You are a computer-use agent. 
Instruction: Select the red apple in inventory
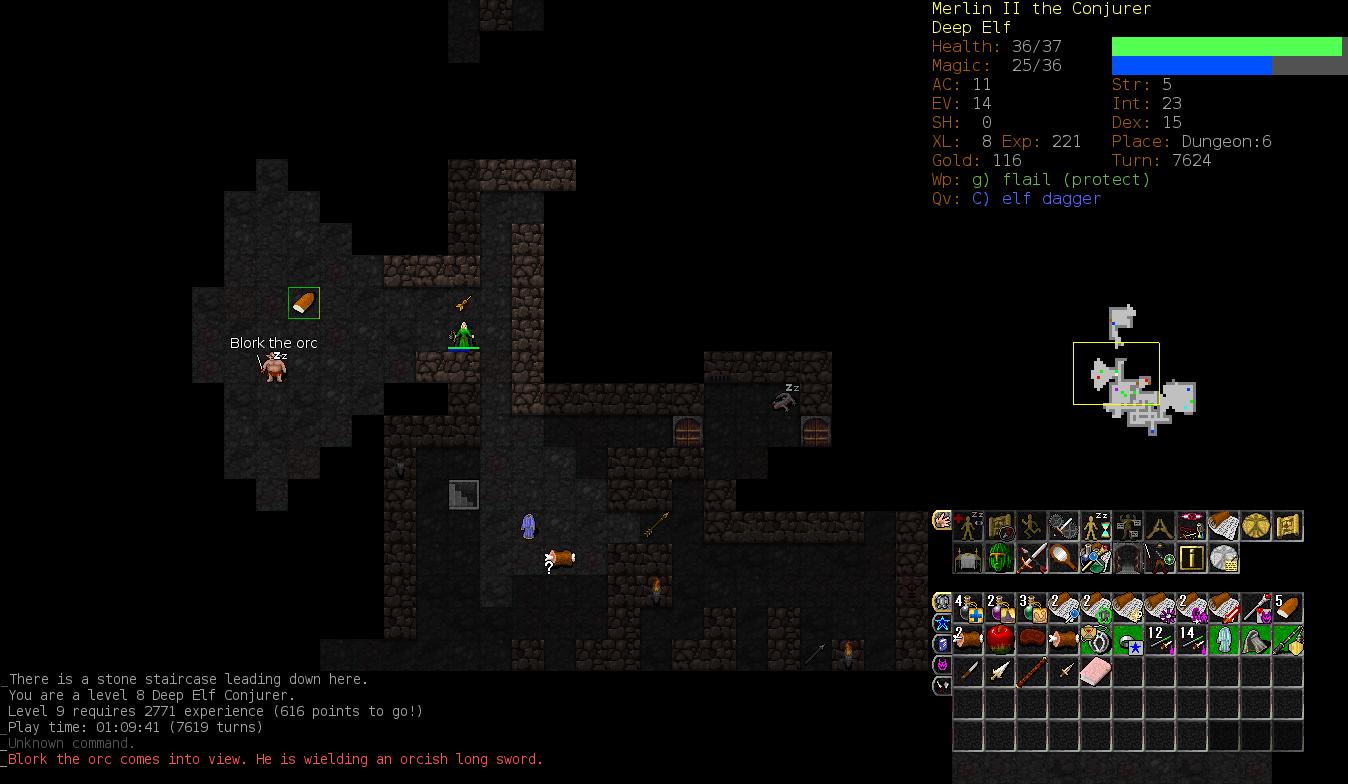click(999, 640)
